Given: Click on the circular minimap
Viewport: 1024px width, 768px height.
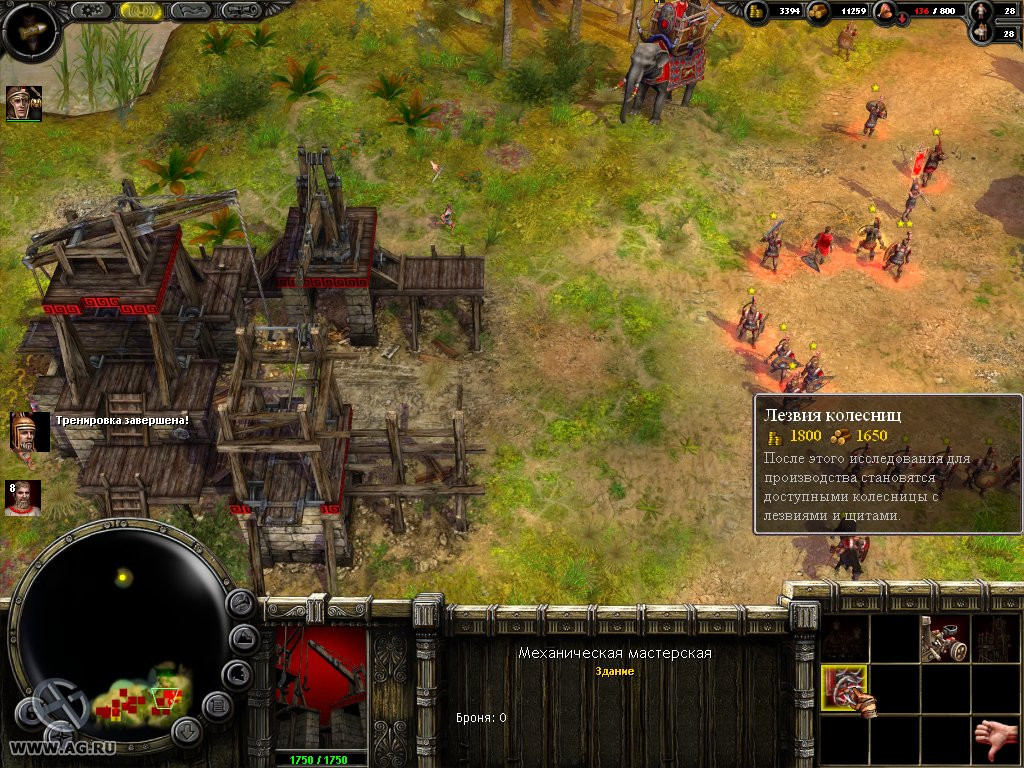Looking at the screenshot, I should 122,630.
